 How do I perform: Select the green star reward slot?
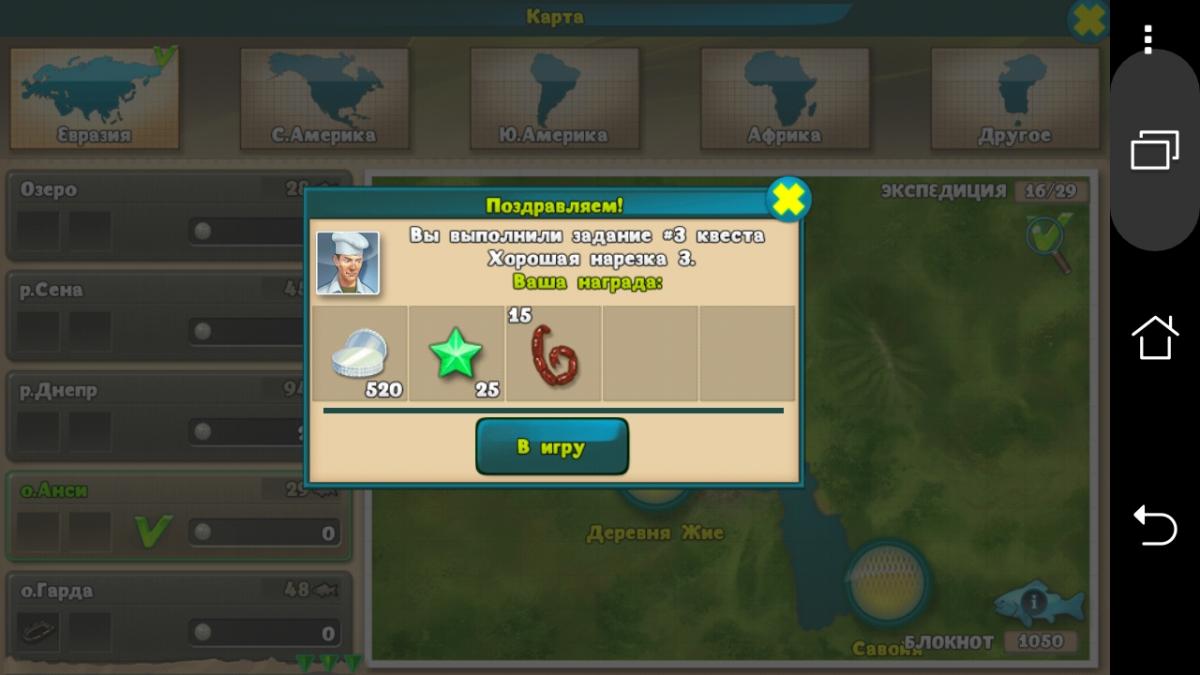(456, 354)
